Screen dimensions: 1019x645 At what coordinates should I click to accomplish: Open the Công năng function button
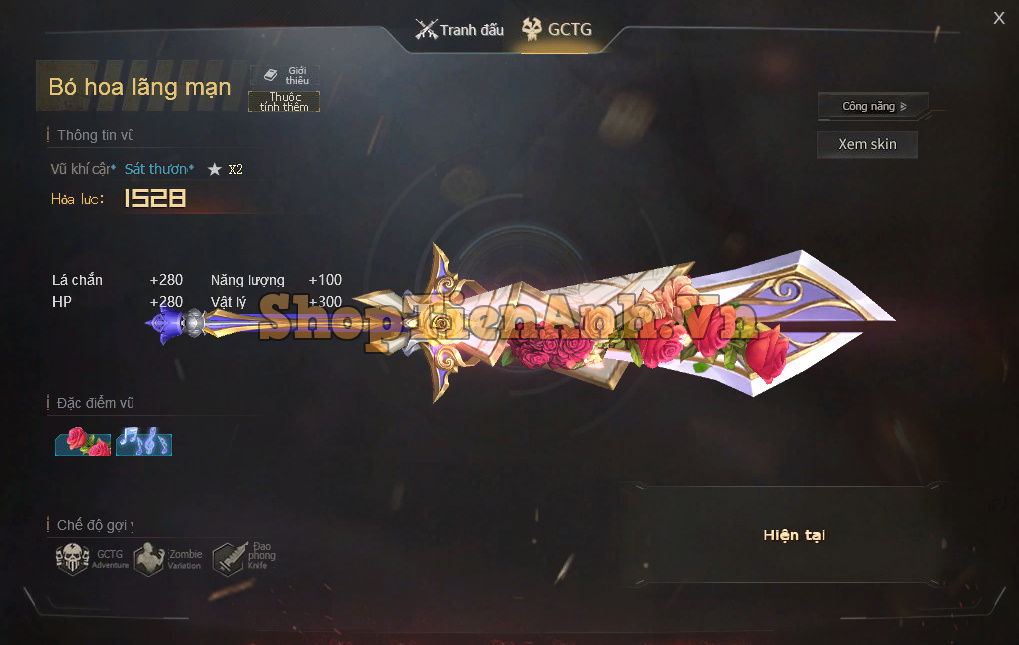coord(872,106)
